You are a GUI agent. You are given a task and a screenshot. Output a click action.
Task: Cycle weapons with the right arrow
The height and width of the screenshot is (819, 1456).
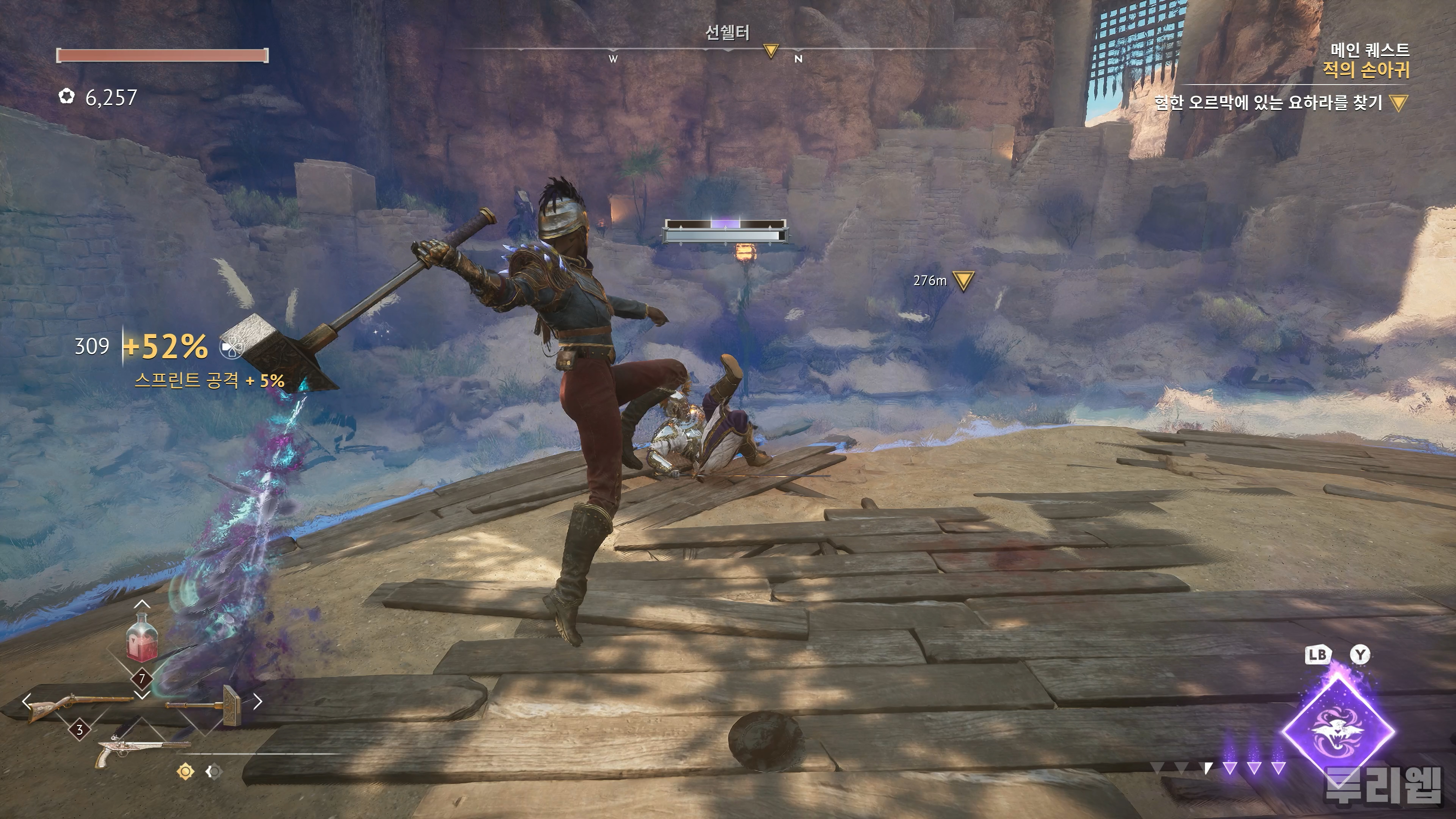pos(258,701)
